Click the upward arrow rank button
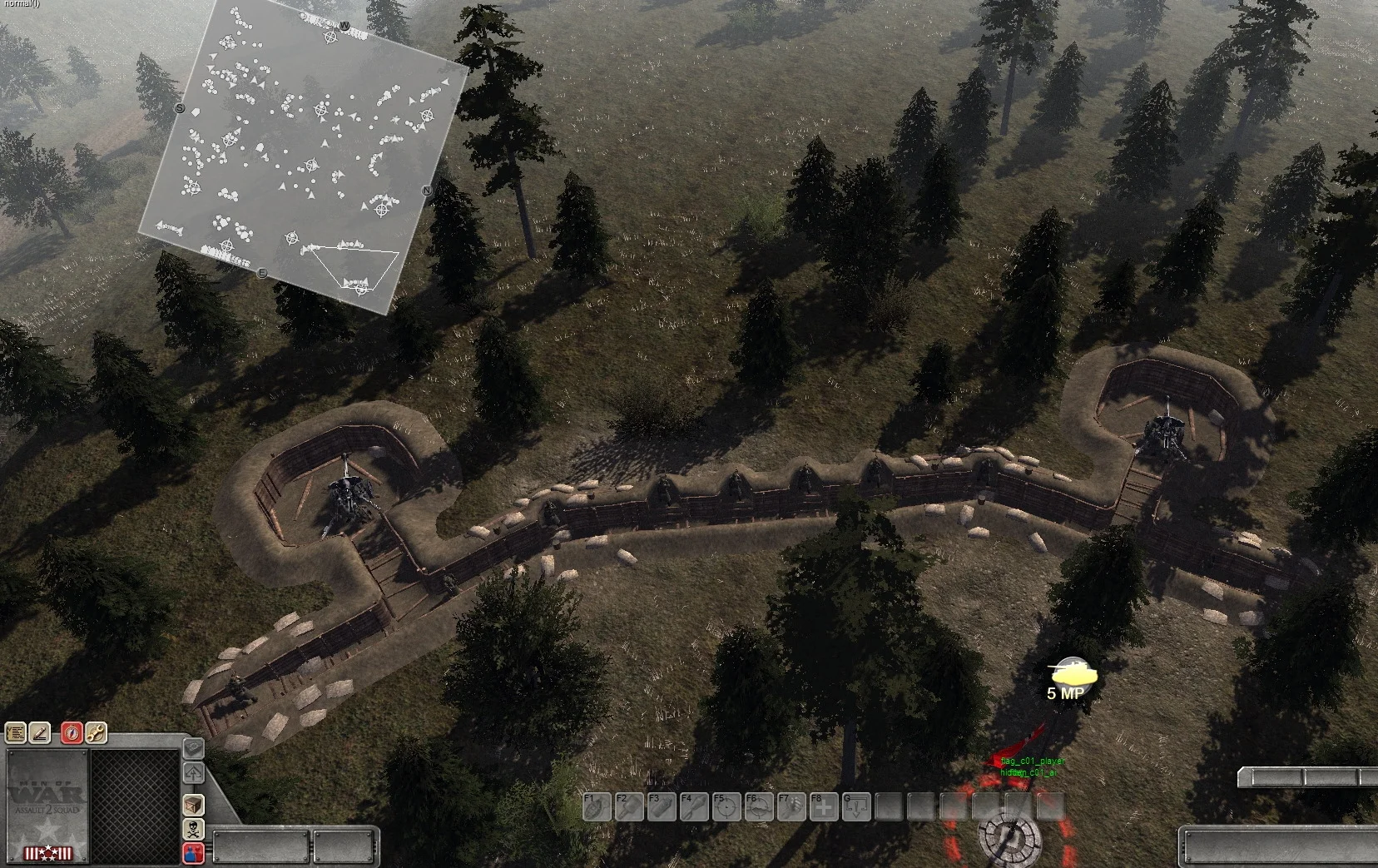The width and height of the screenshot is (1378, 868). (x=193, y=774)
